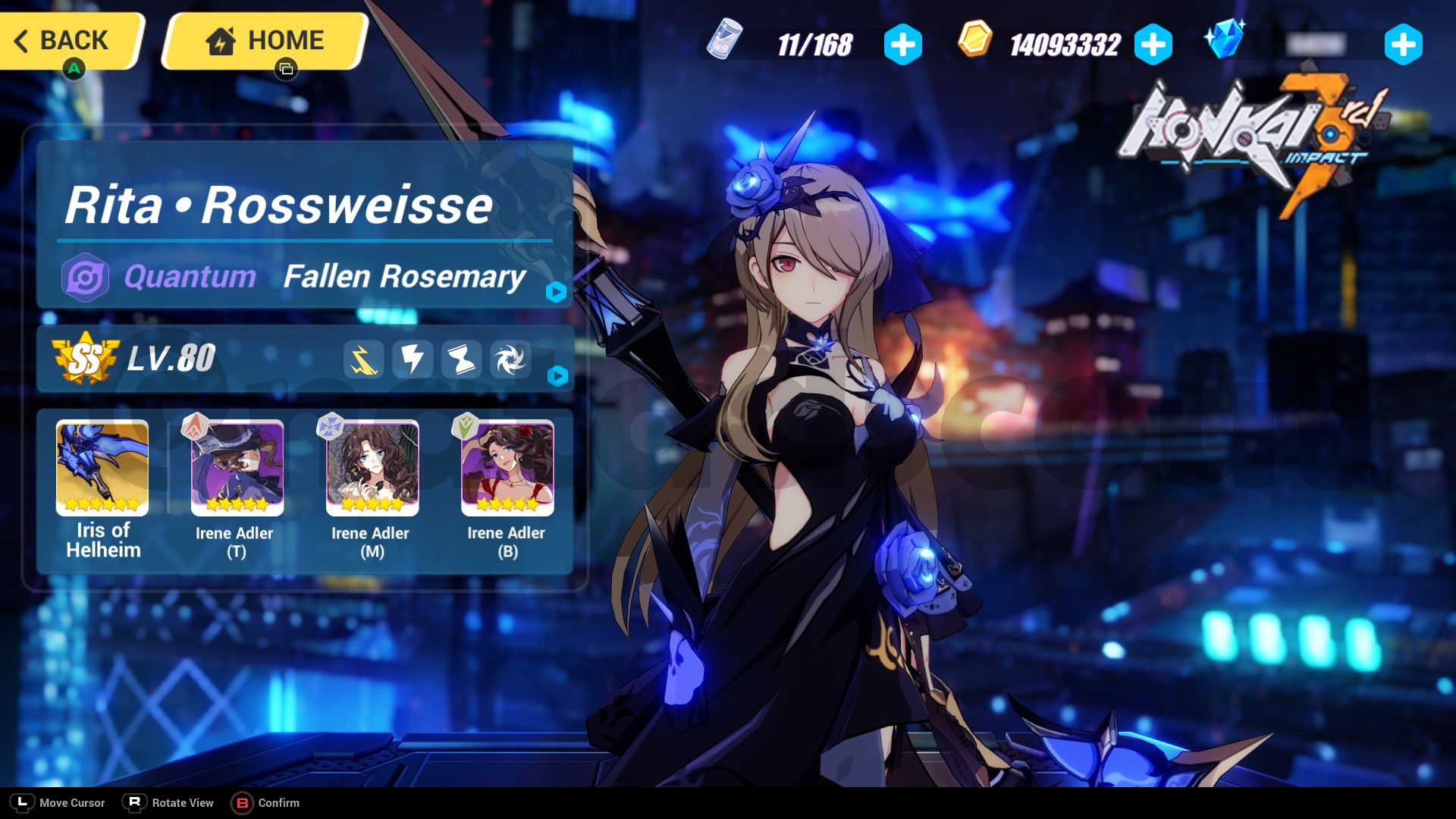1456x819 pixels.
Task: Click plus to refill stamina
Action: pos(902,44)
